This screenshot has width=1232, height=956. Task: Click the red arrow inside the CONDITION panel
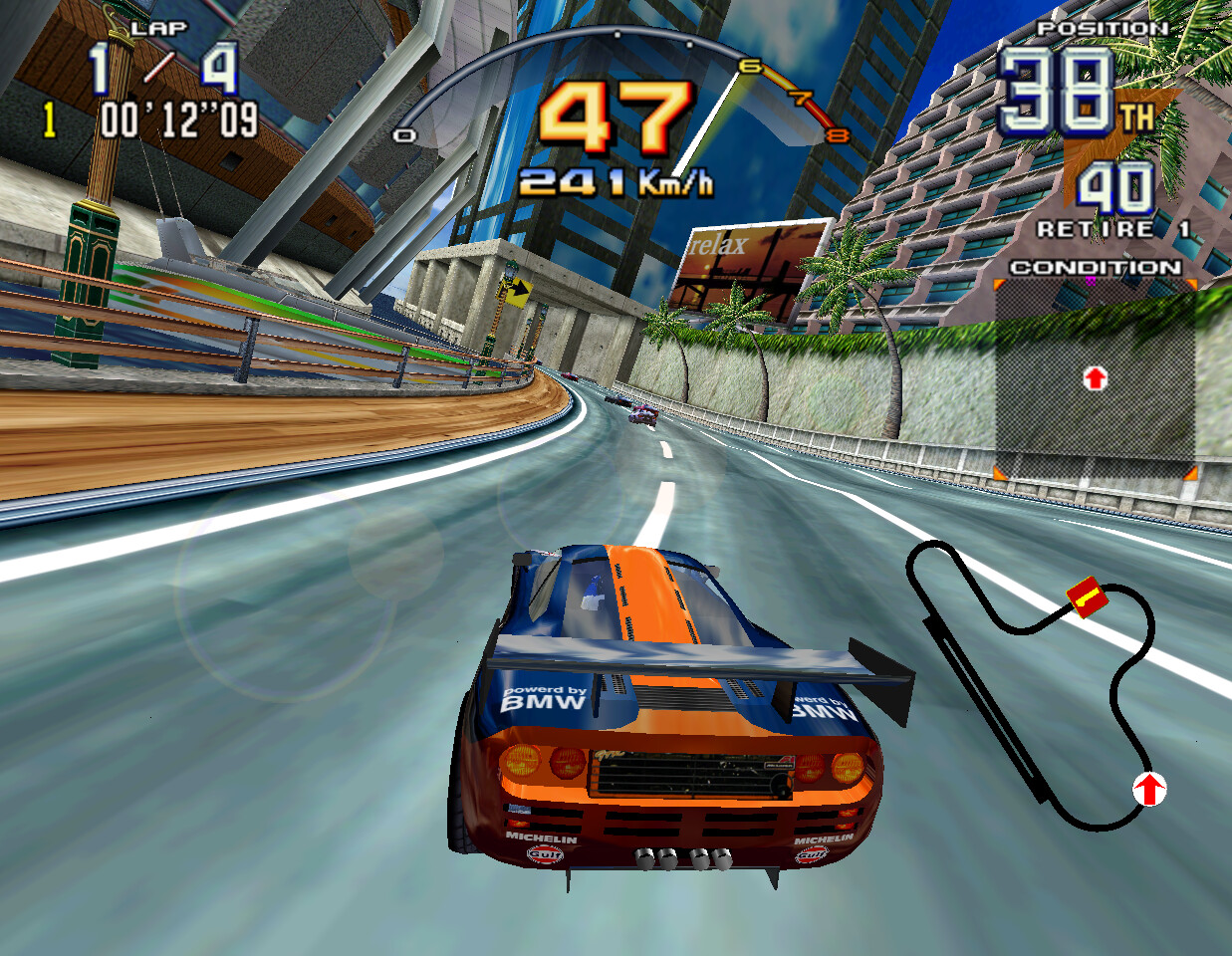[1095, 377]
